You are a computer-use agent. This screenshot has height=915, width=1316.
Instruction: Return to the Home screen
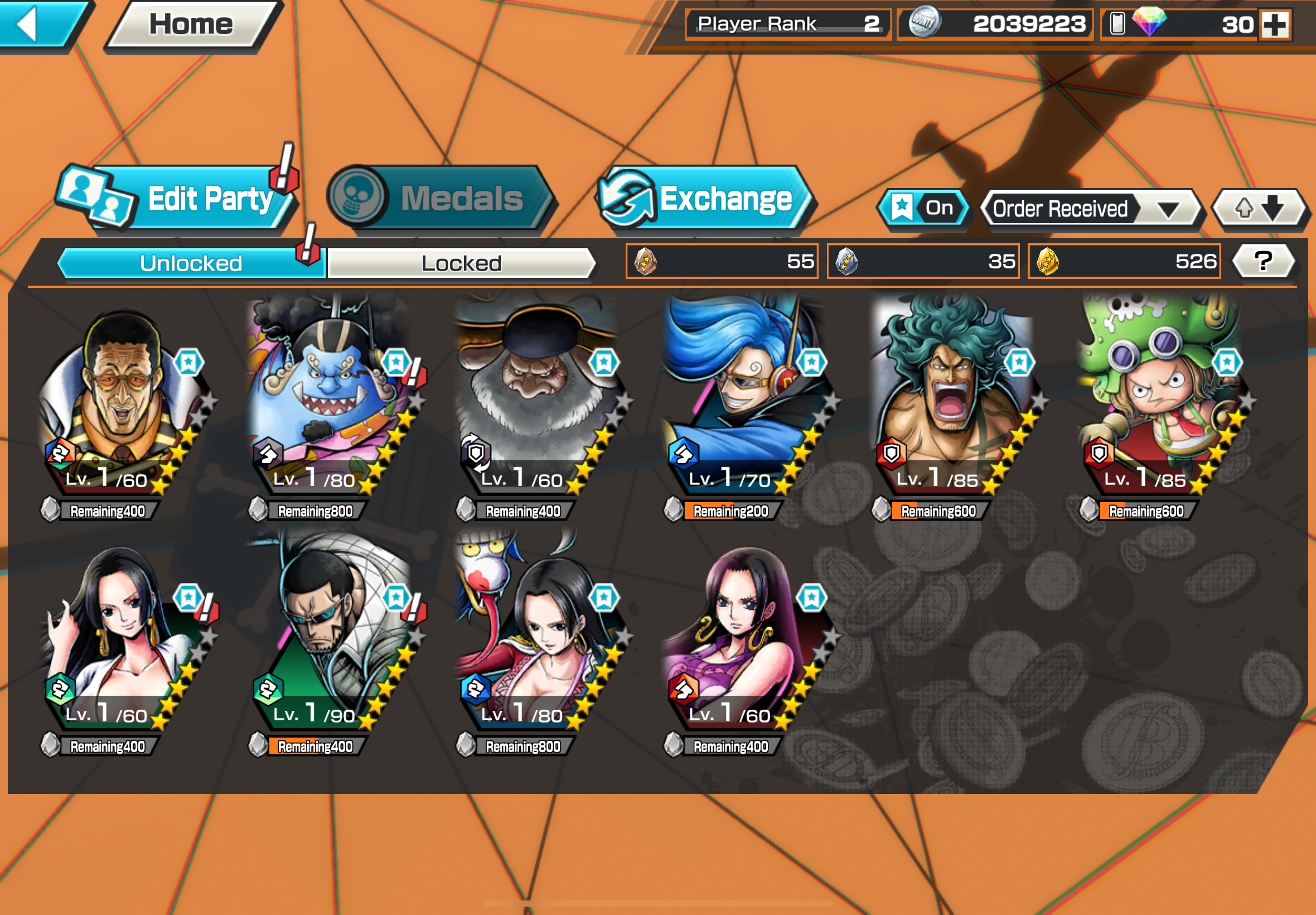(x=191, y=24)
